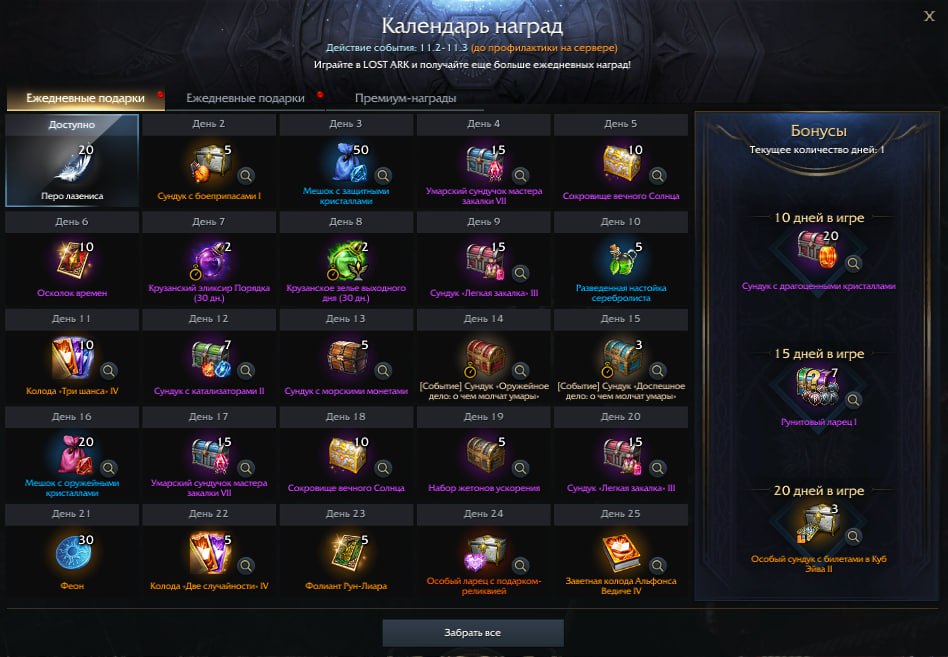Choose the Day 25 "Заветная колода Альфонса Ведиче IV"
This screenshot has height=657, width=948.
620,550
